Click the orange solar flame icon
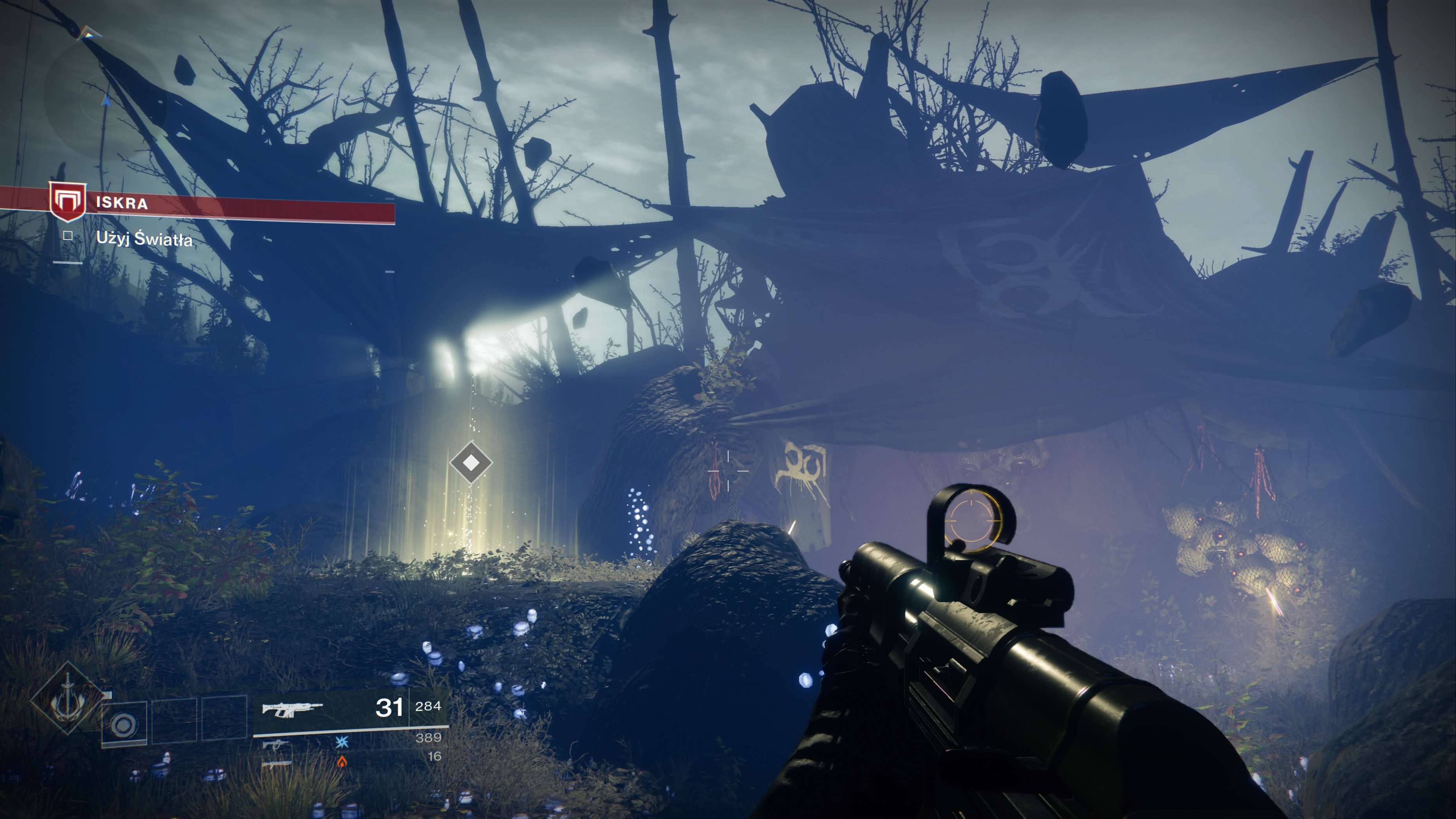The height and width of the screenshot is (819, 1456). click(342, 762)
